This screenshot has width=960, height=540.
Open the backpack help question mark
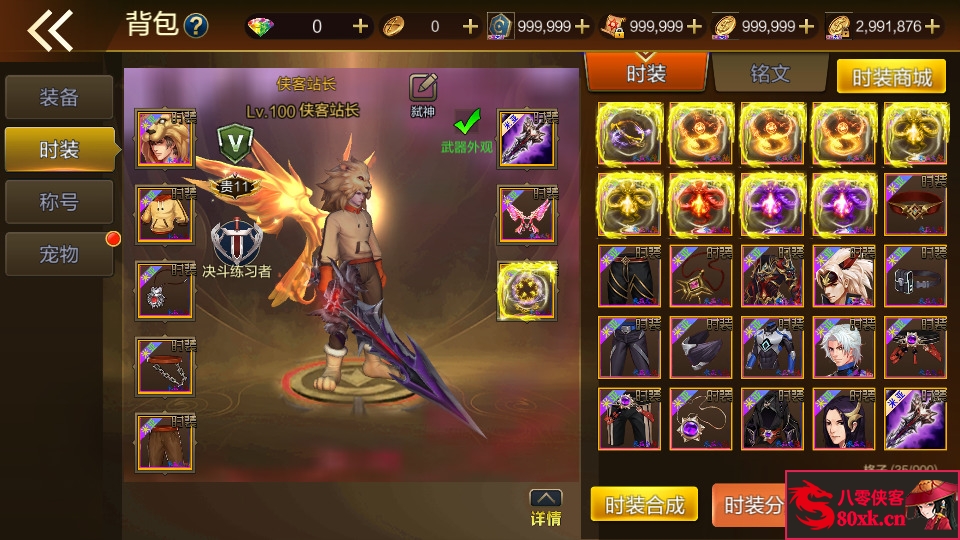click(196, 26)
